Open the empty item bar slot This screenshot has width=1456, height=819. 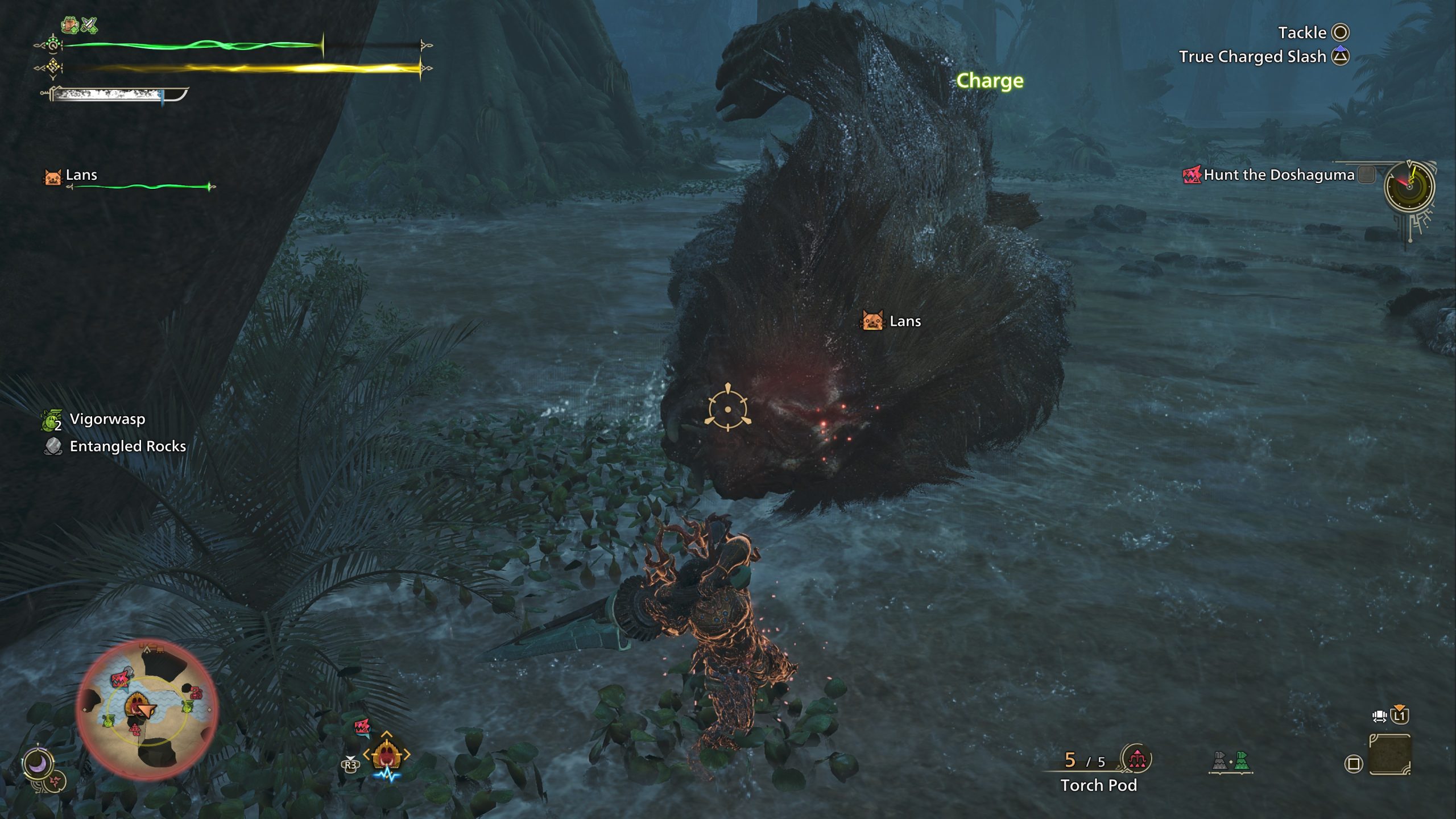pyautogui.click(x=1389, y=755)
